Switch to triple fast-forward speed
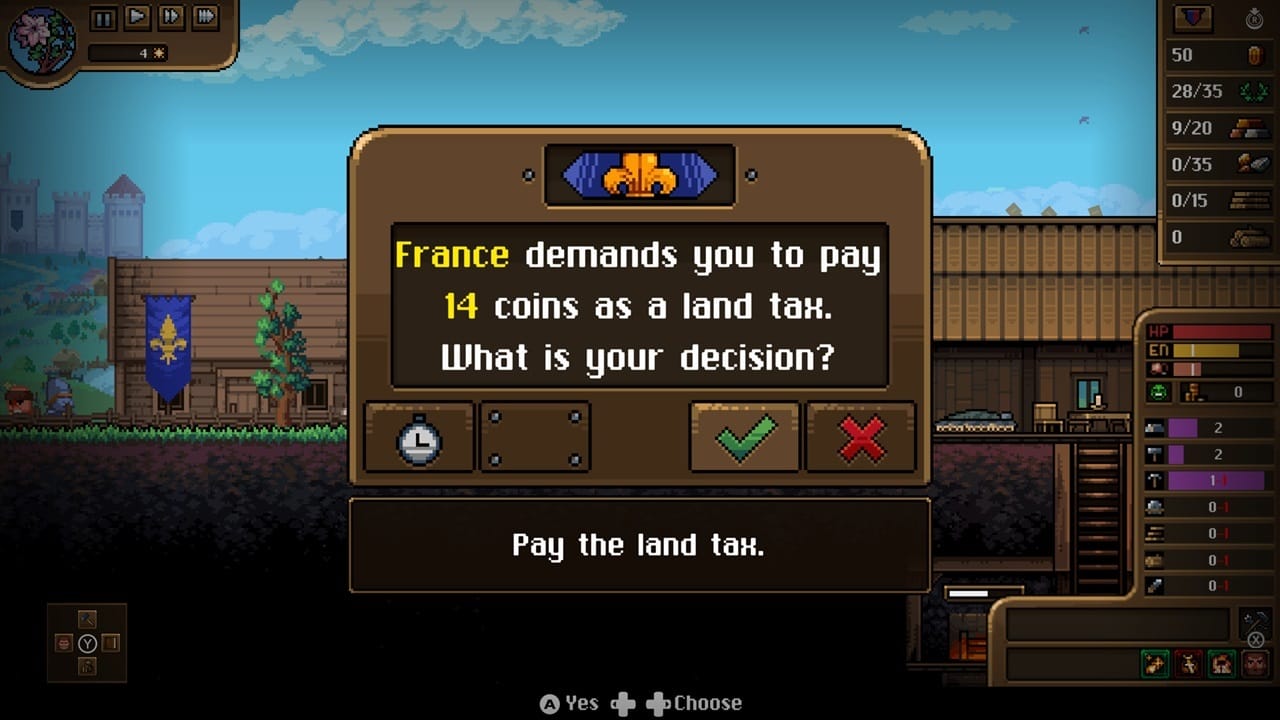The height and width of the screenshot is (720, 1280). point(205,17)
